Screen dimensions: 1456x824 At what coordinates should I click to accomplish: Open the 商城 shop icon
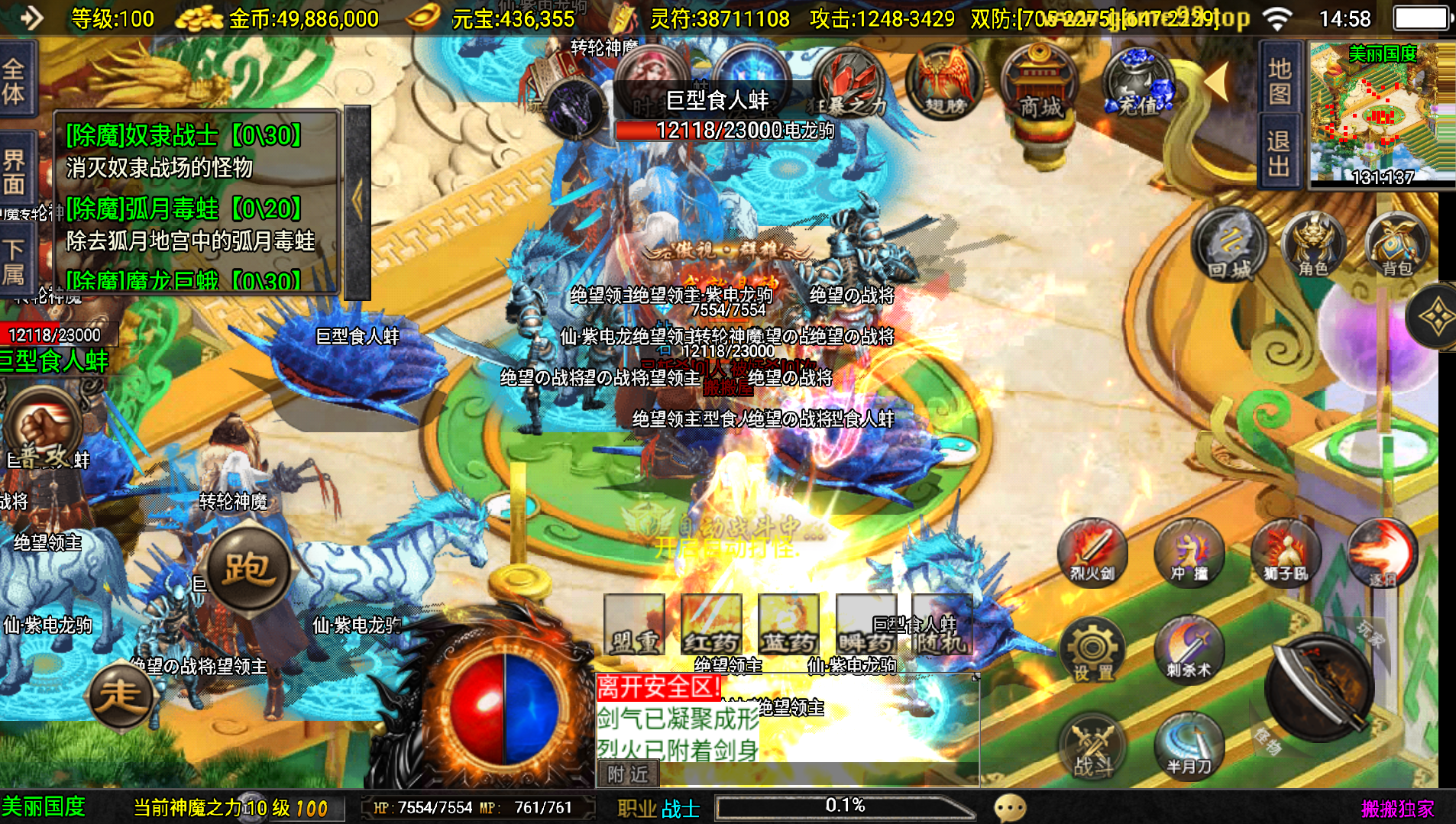coord(1039,84)
